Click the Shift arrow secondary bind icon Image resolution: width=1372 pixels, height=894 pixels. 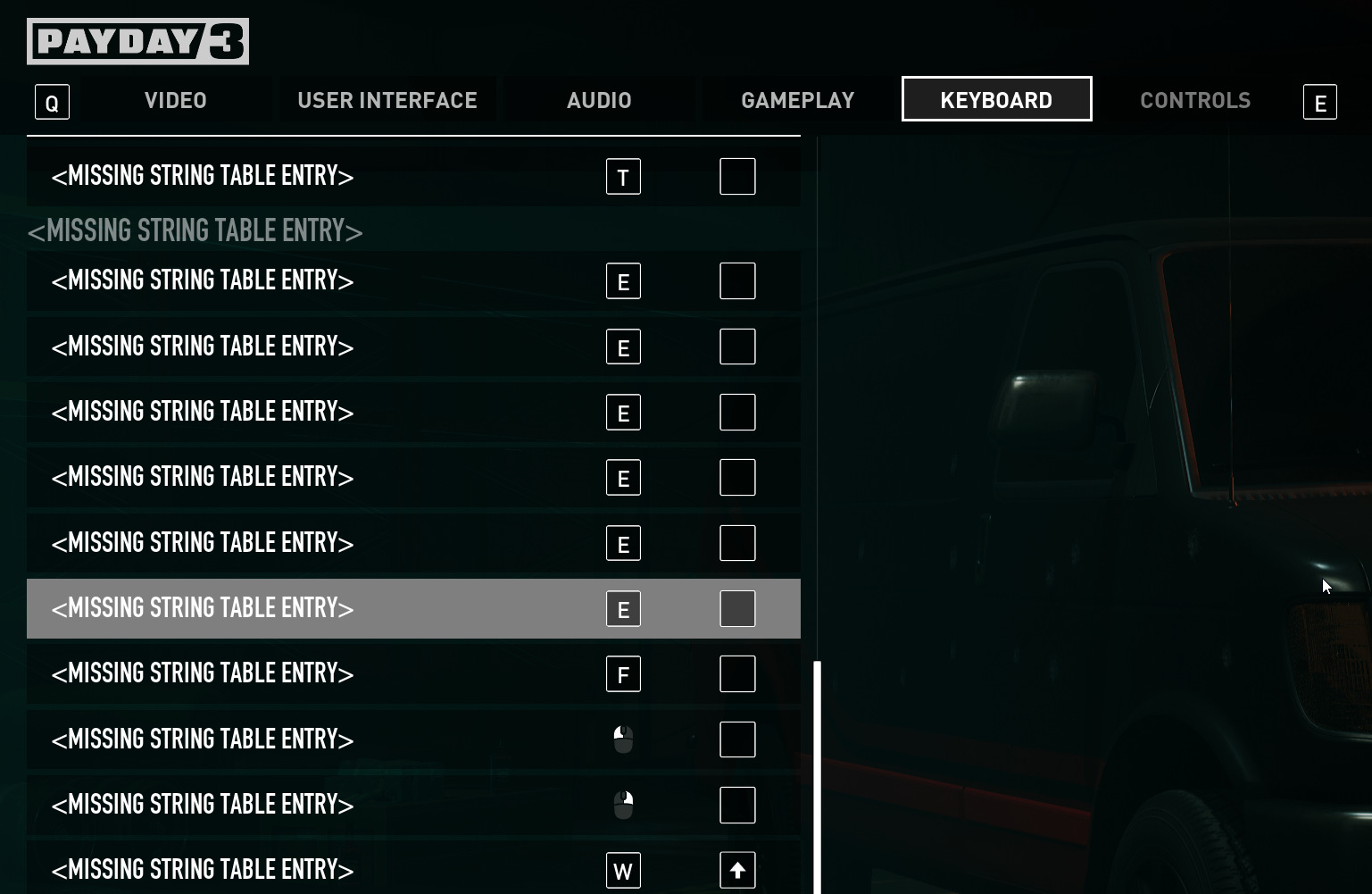(737, 869)
